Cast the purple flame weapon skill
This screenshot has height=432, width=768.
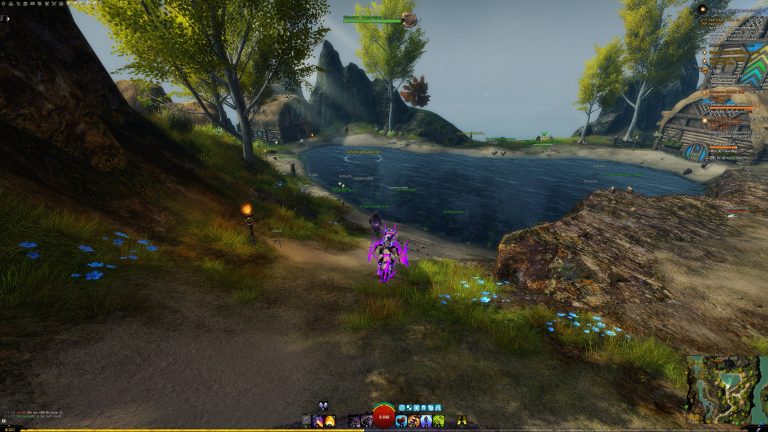pos(318,421)
